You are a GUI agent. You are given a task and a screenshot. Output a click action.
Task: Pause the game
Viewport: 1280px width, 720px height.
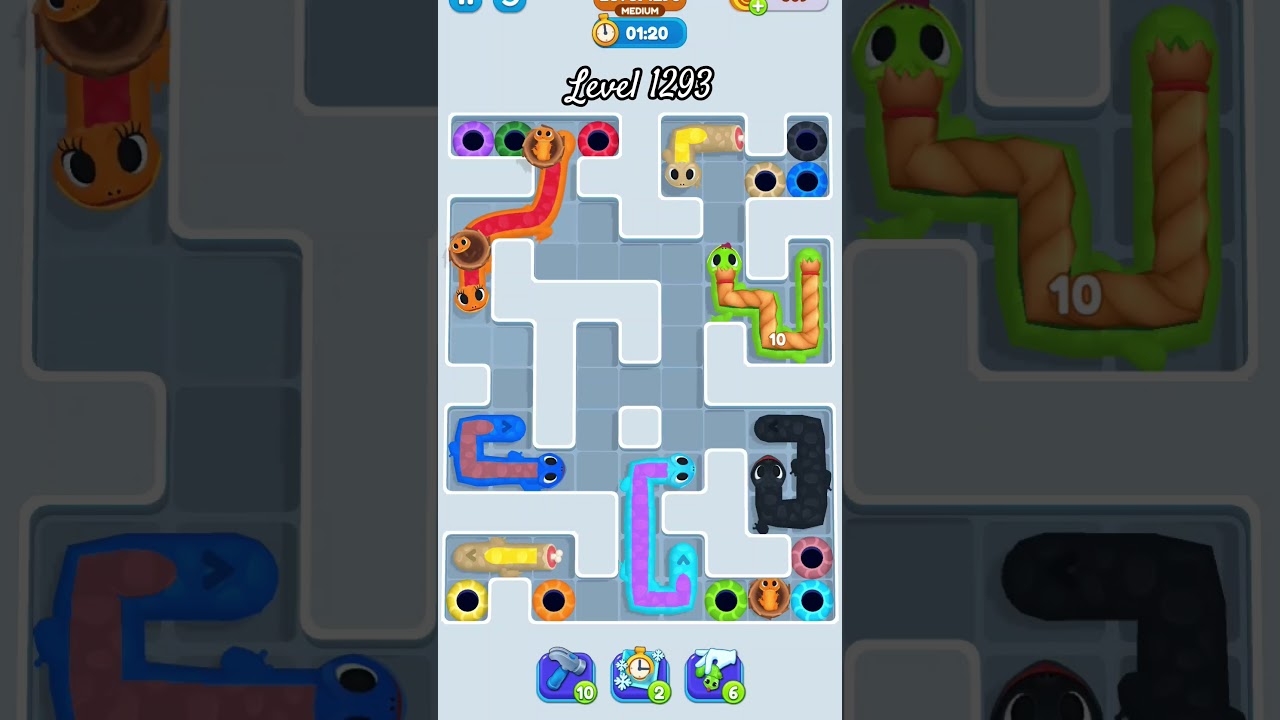[464, 2]
